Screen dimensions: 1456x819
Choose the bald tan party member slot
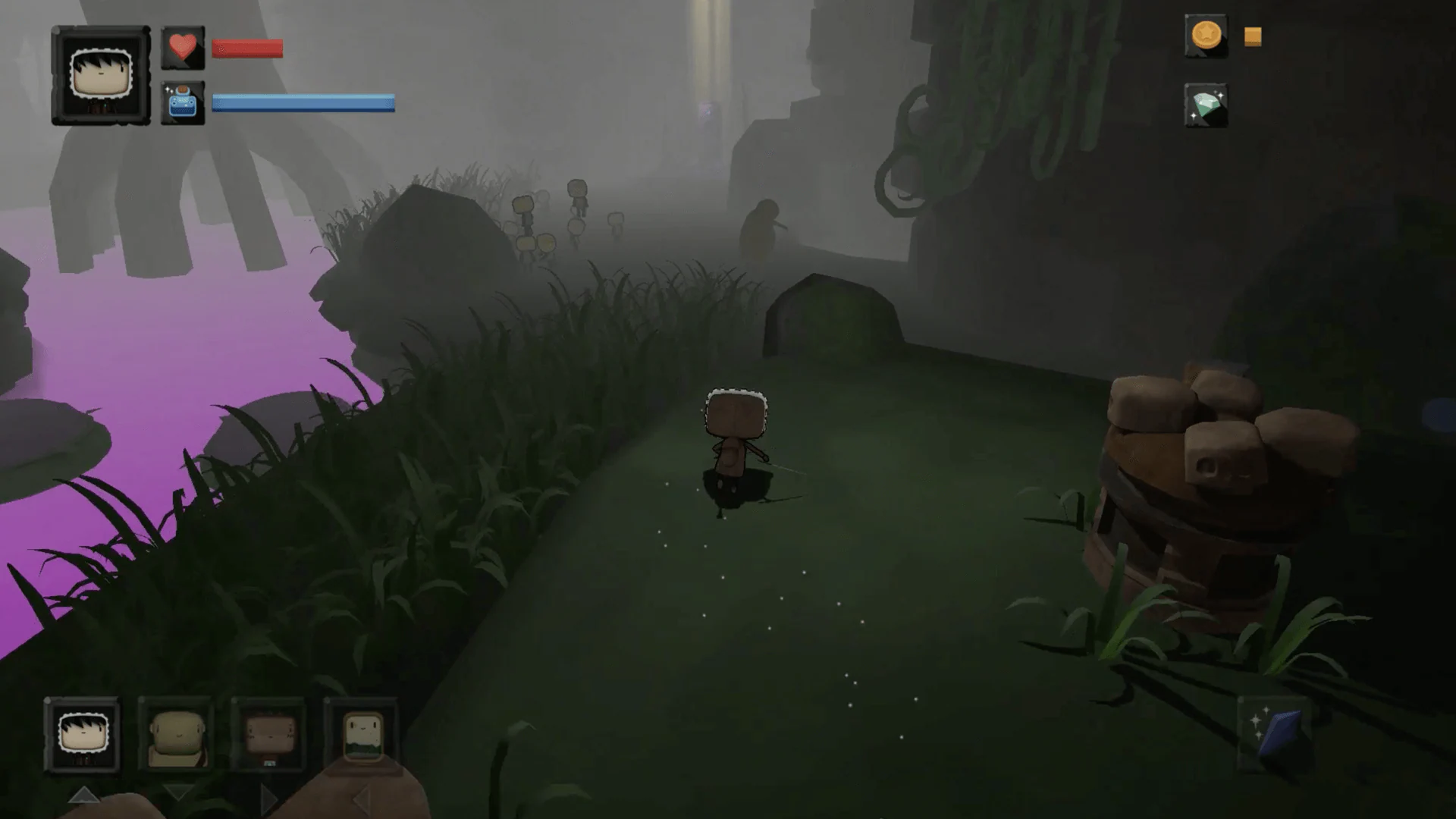tap(177, 735)
